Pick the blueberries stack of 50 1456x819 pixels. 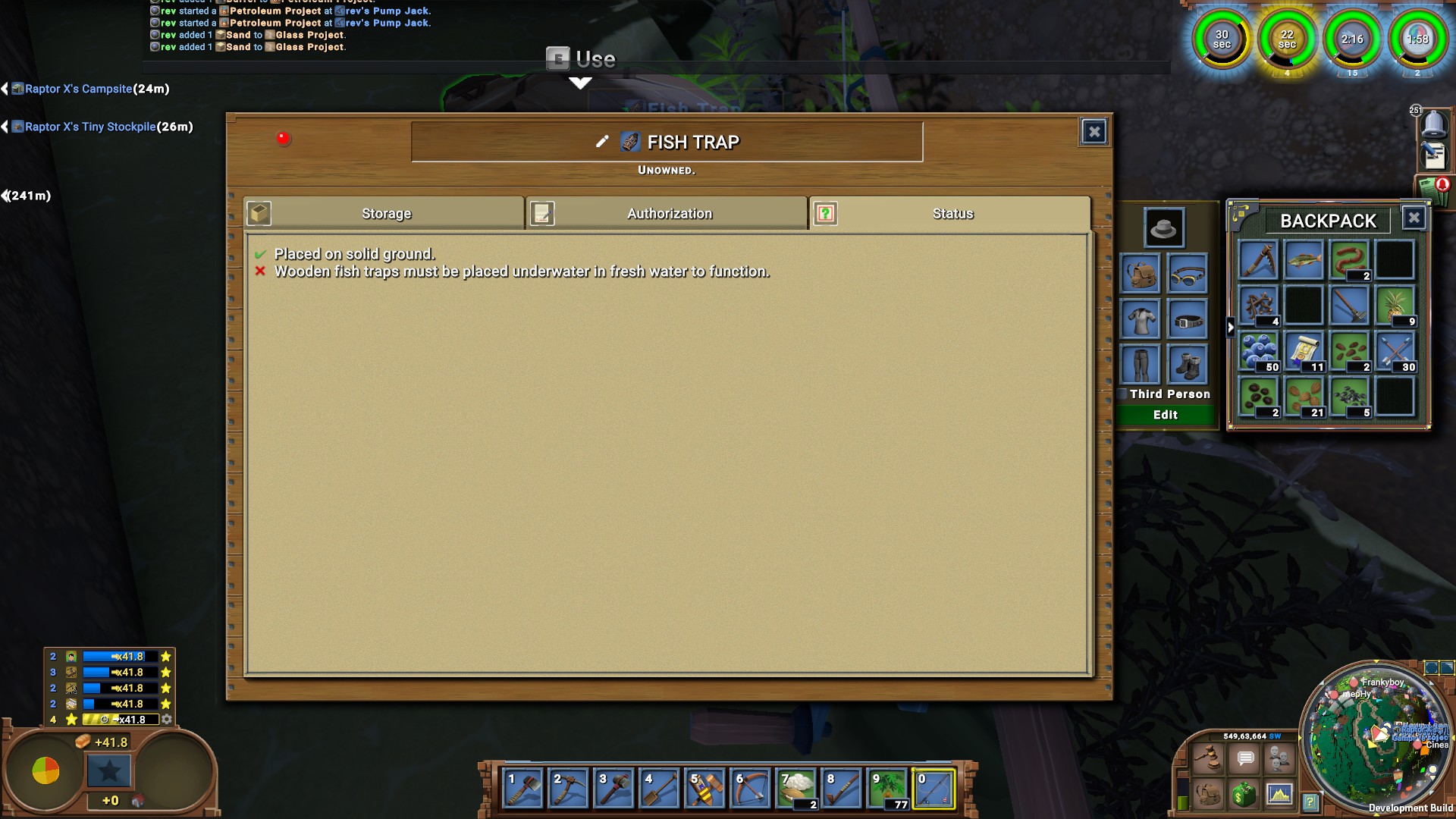[x=1259, y=352]
